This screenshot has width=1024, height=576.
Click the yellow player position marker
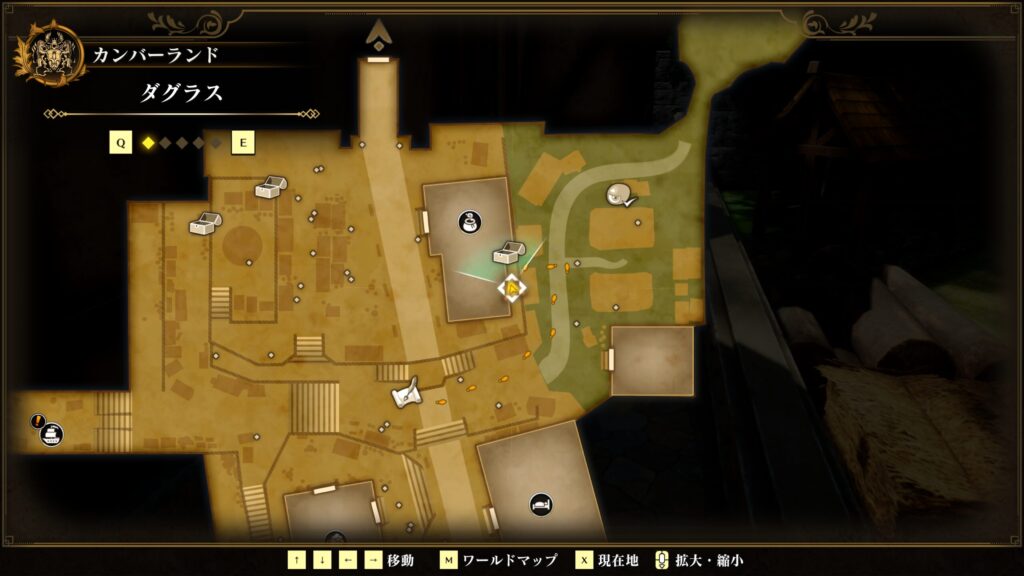(x=512, y=289)
